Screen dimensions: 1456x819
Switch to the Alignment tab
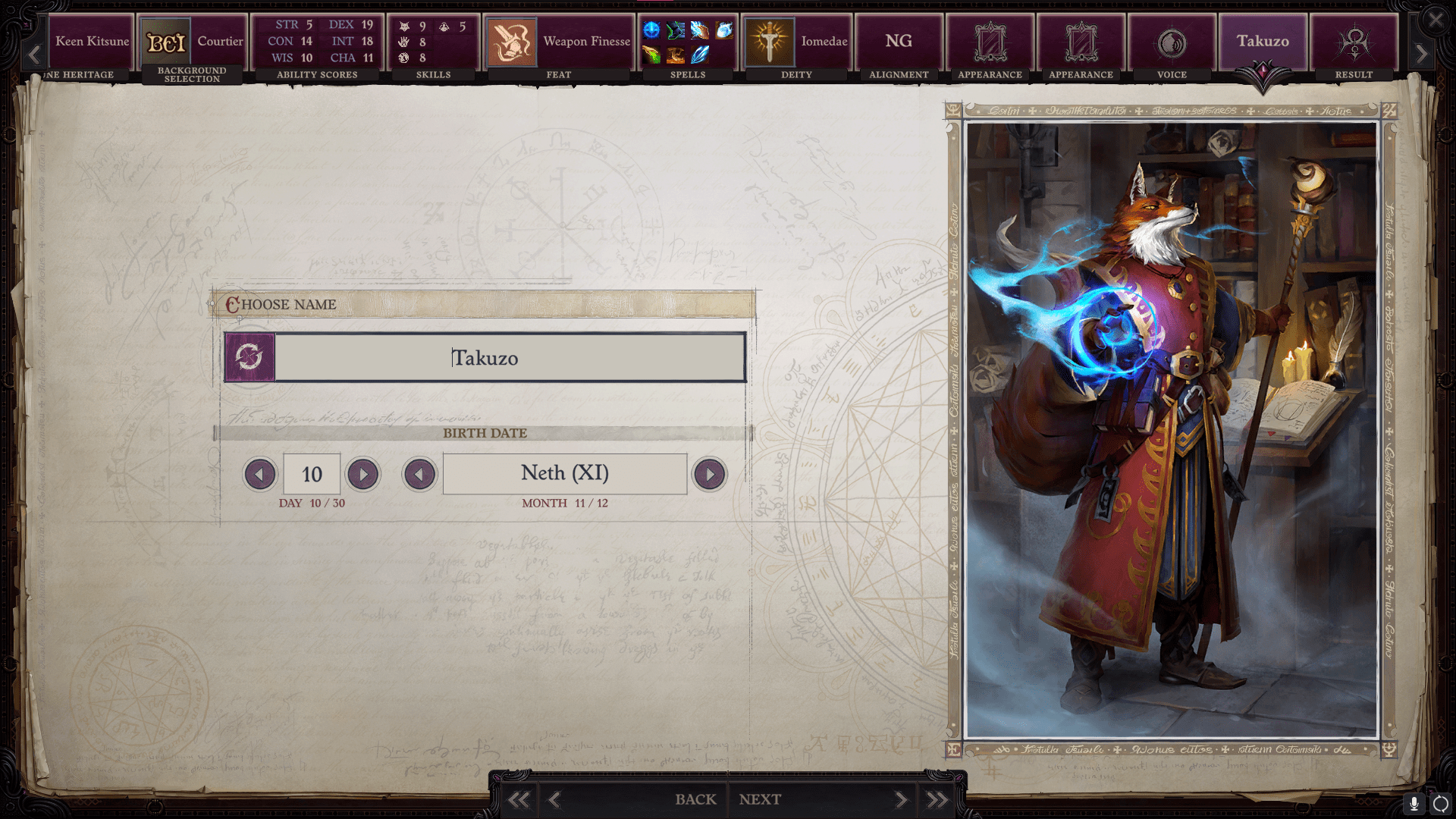899,45
